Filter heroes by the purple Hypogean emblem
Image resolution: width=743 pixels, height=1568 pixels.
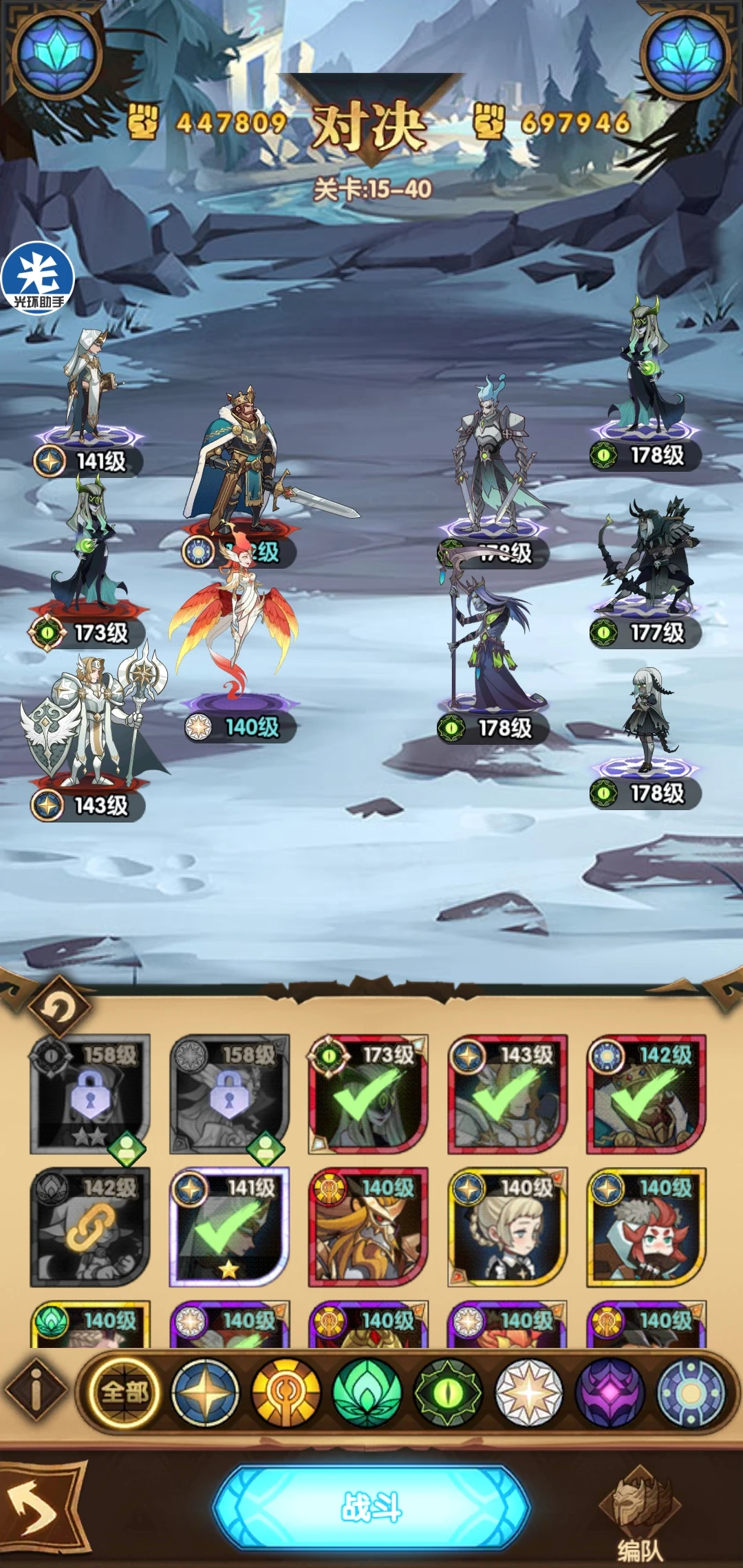click(x=610, y=1393)
